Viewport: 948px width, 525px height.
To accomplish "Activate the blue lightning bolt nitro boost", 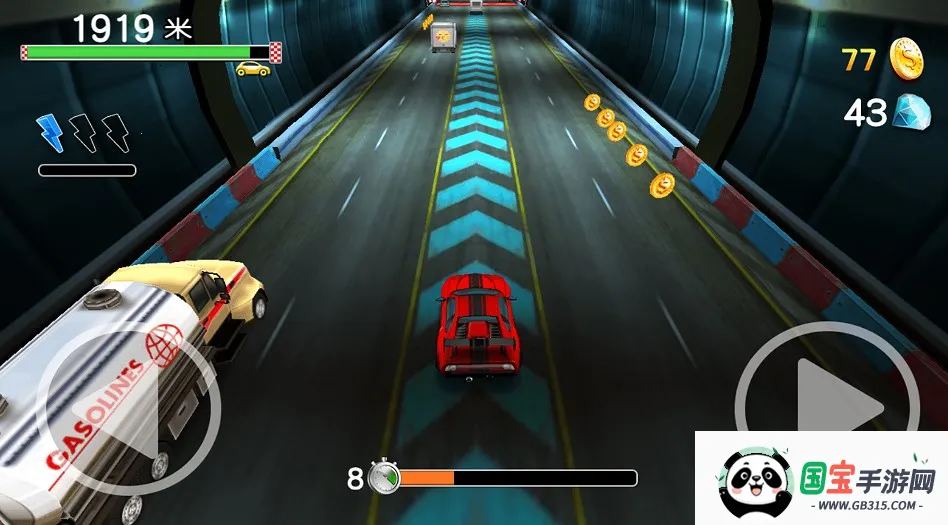I will (x=50, y=132).
